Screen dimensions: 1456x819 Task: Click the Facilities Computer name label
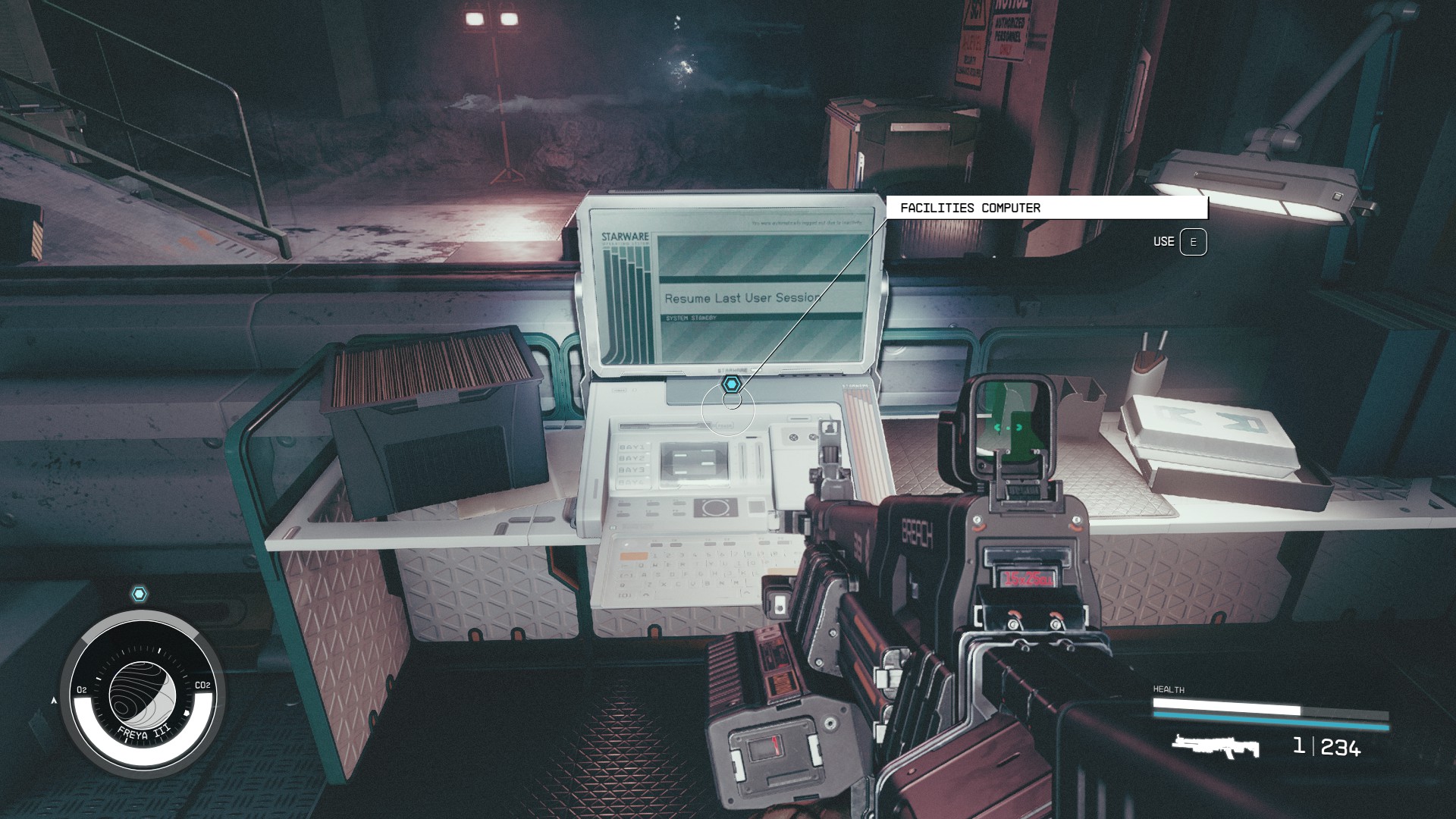click(970, 208)
